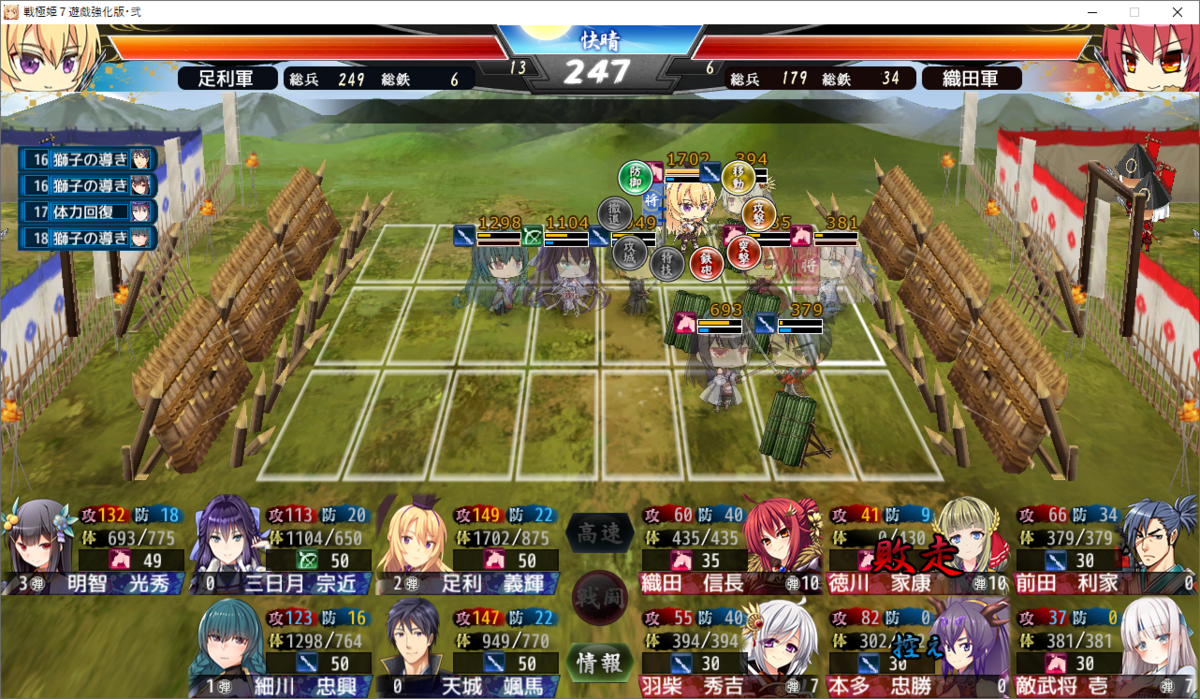
Task: Select the yellow 移動 move command
Action: pyautogui.click(x=739, y=178)
